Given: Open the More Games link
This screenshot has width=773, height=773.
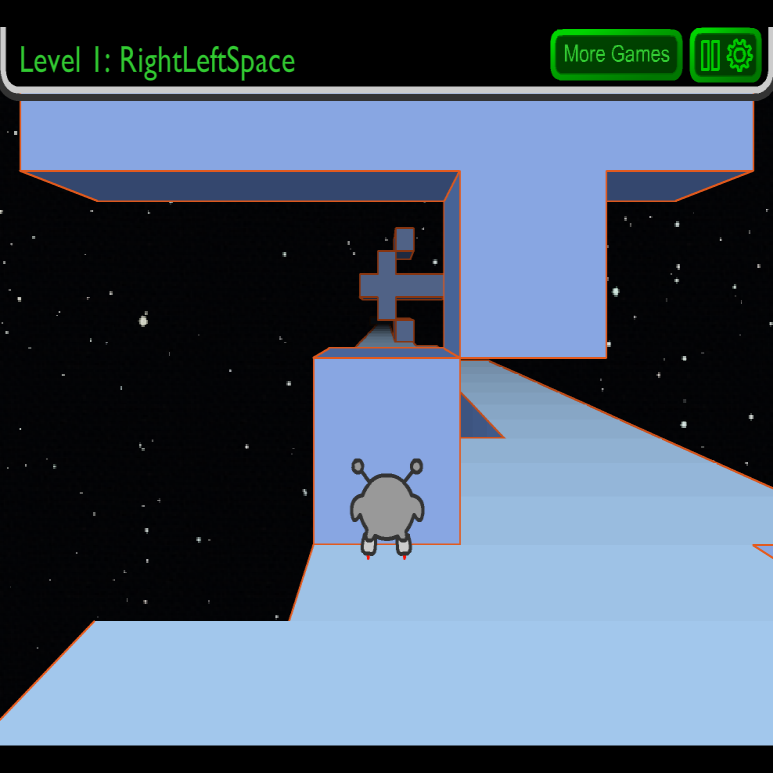Looking at the screenshot, I should click(616, 54).
